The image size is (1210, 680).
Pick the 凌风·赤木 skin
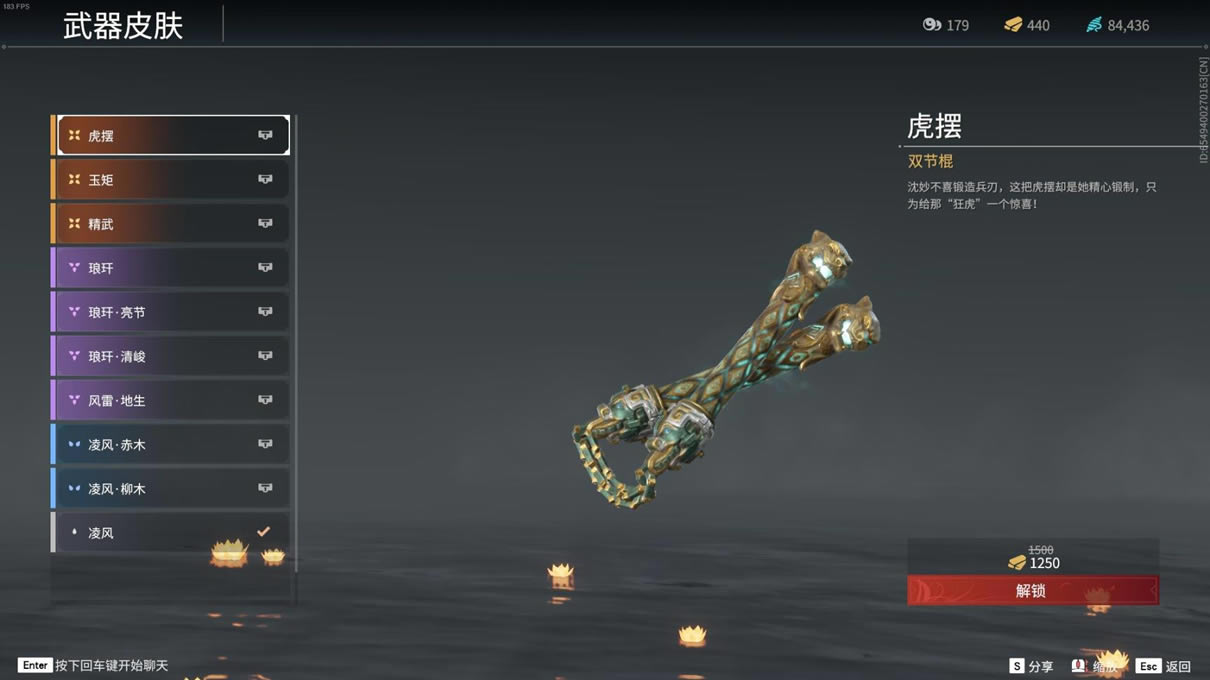[172, 444]
